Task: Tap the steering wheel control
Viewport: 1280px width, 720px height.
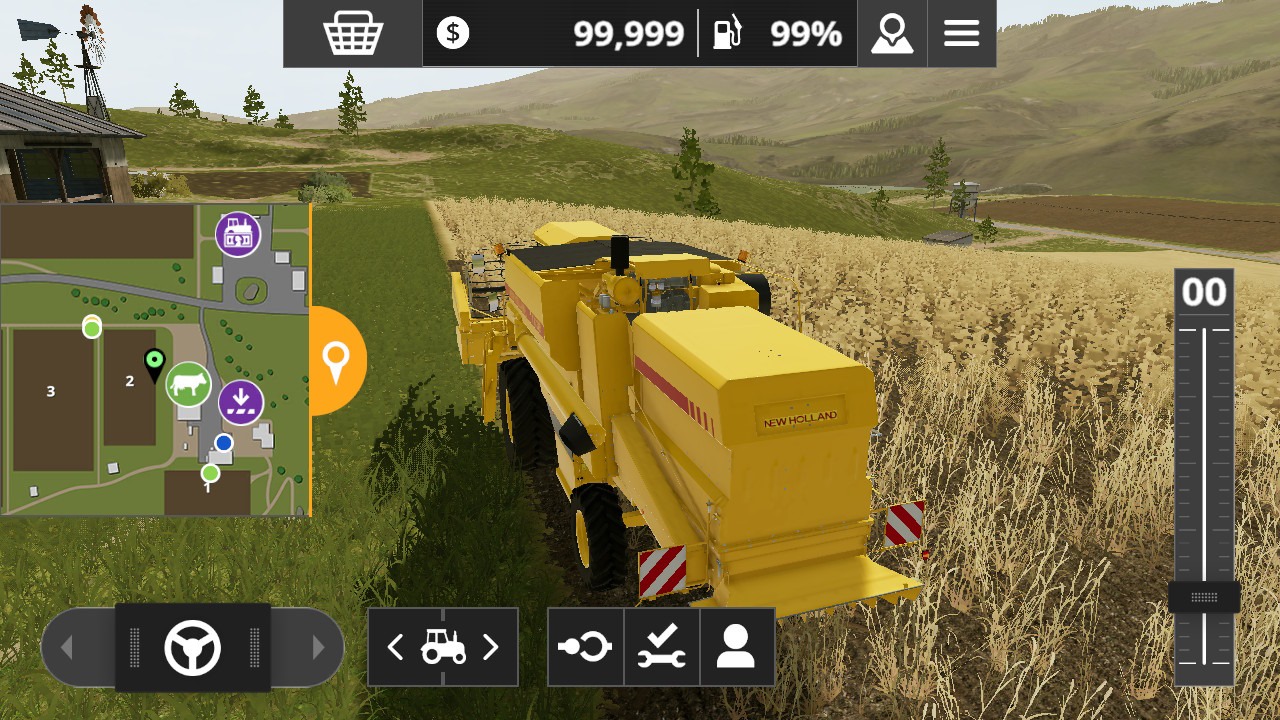Action: pos(192,648)
